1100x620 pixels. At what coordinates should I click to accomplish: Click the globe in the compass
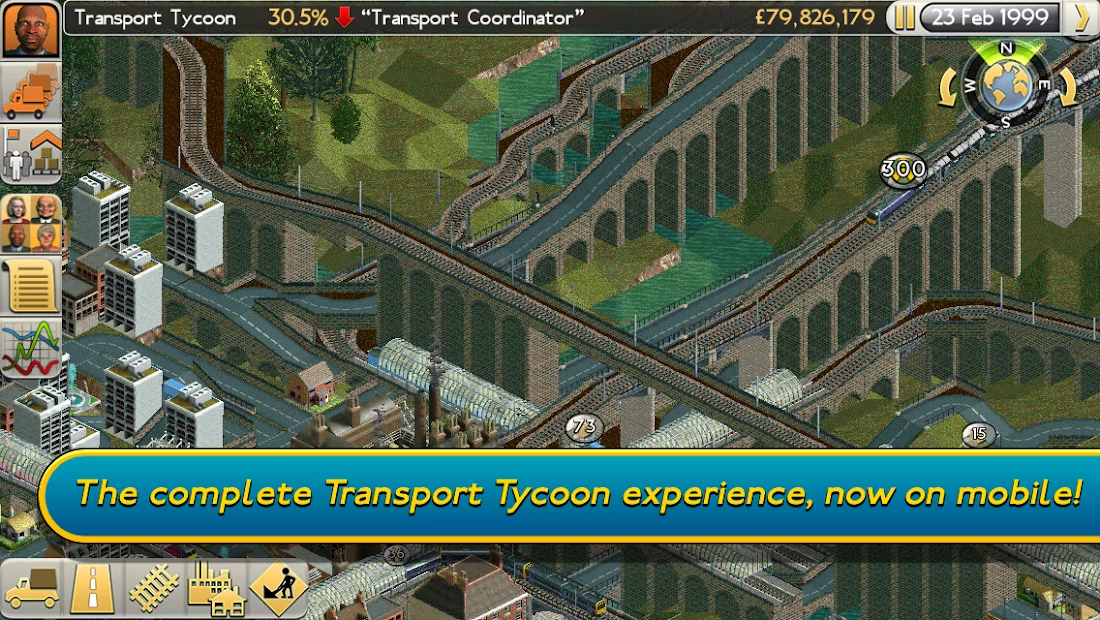coord(1005,86)
